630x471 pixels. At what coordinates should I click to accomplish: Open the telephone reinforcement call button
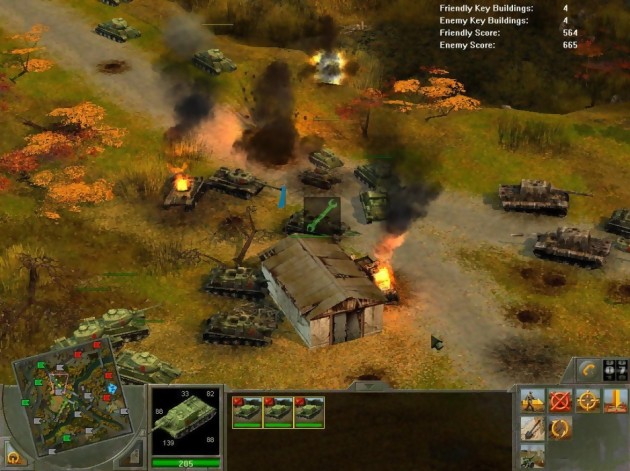(x=588, y=369)
